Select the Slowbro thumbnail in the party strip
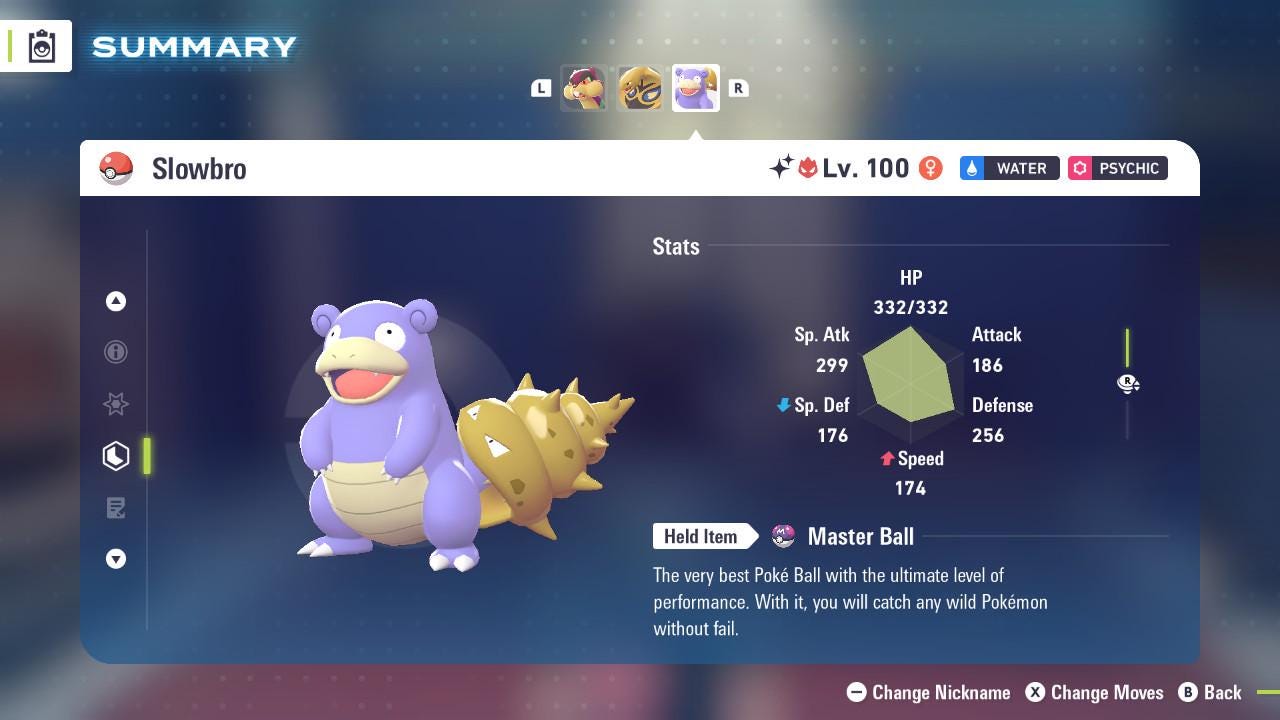Image resolution: width=1280 pixels, height=720 pixels. point(695,88)
